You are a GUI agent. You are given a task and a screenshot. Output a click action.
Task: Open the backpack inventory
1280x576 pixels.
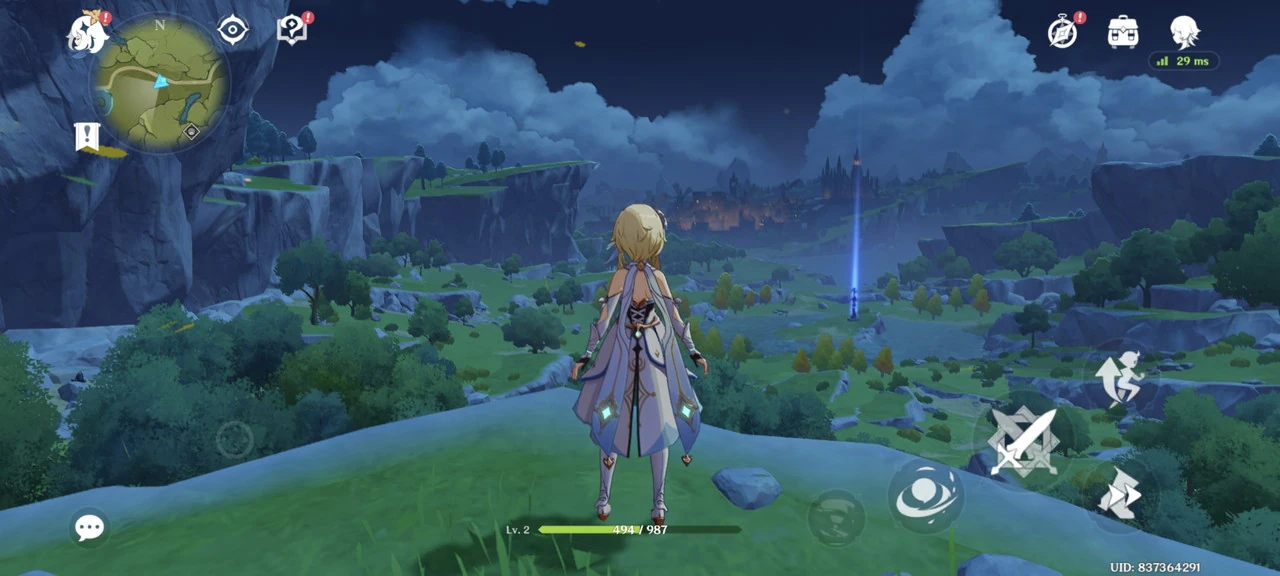pos(1123,32)
